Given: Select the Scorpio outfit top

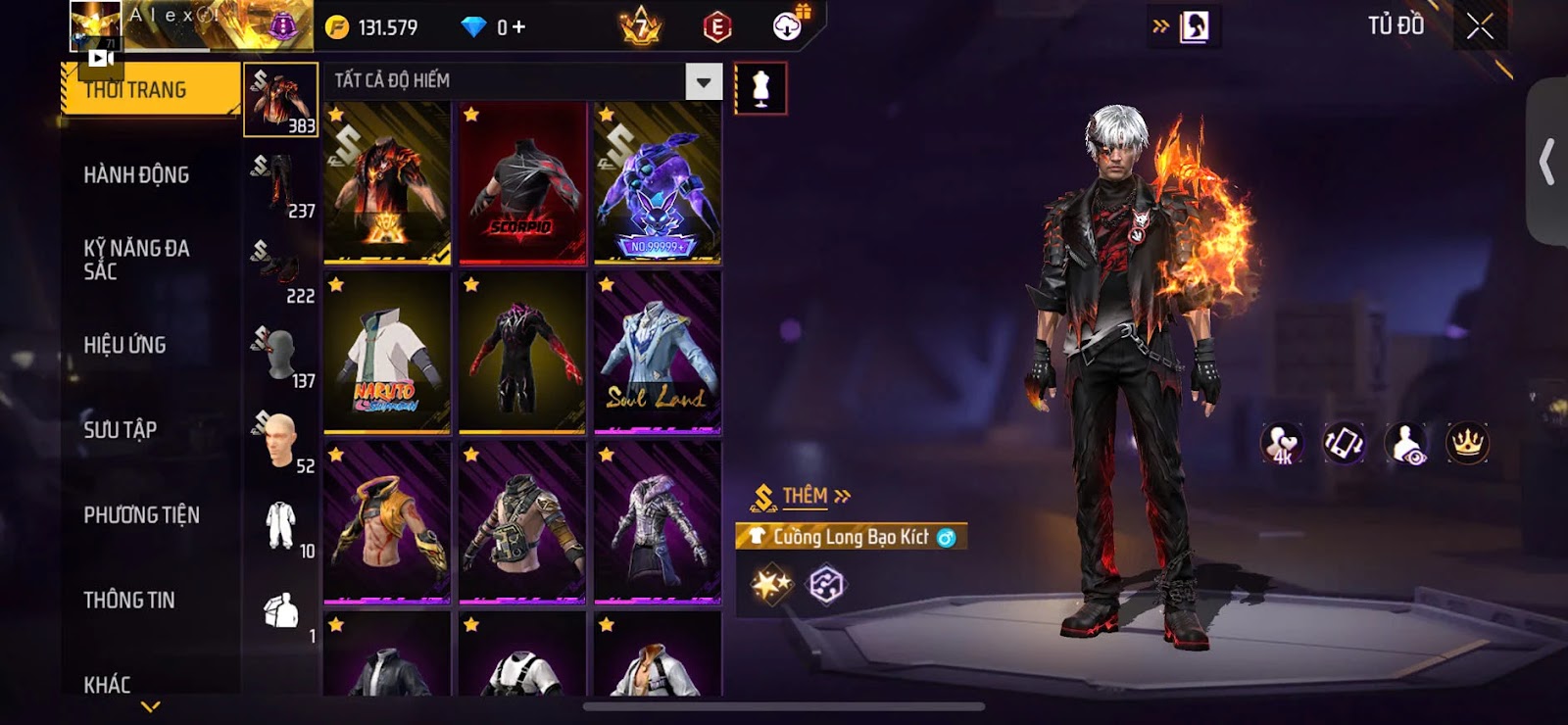Looking at the screenshot, I should click(x=522, y=184).
